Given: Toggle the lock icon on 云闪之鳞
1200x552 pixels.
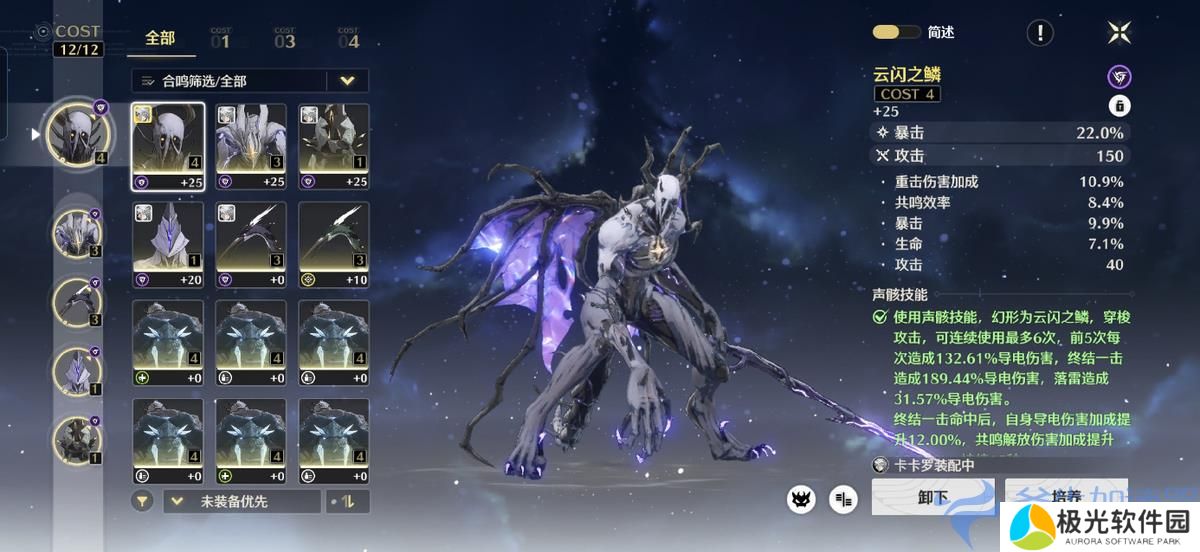Looking at the screenshot, I should point(1119,105).
